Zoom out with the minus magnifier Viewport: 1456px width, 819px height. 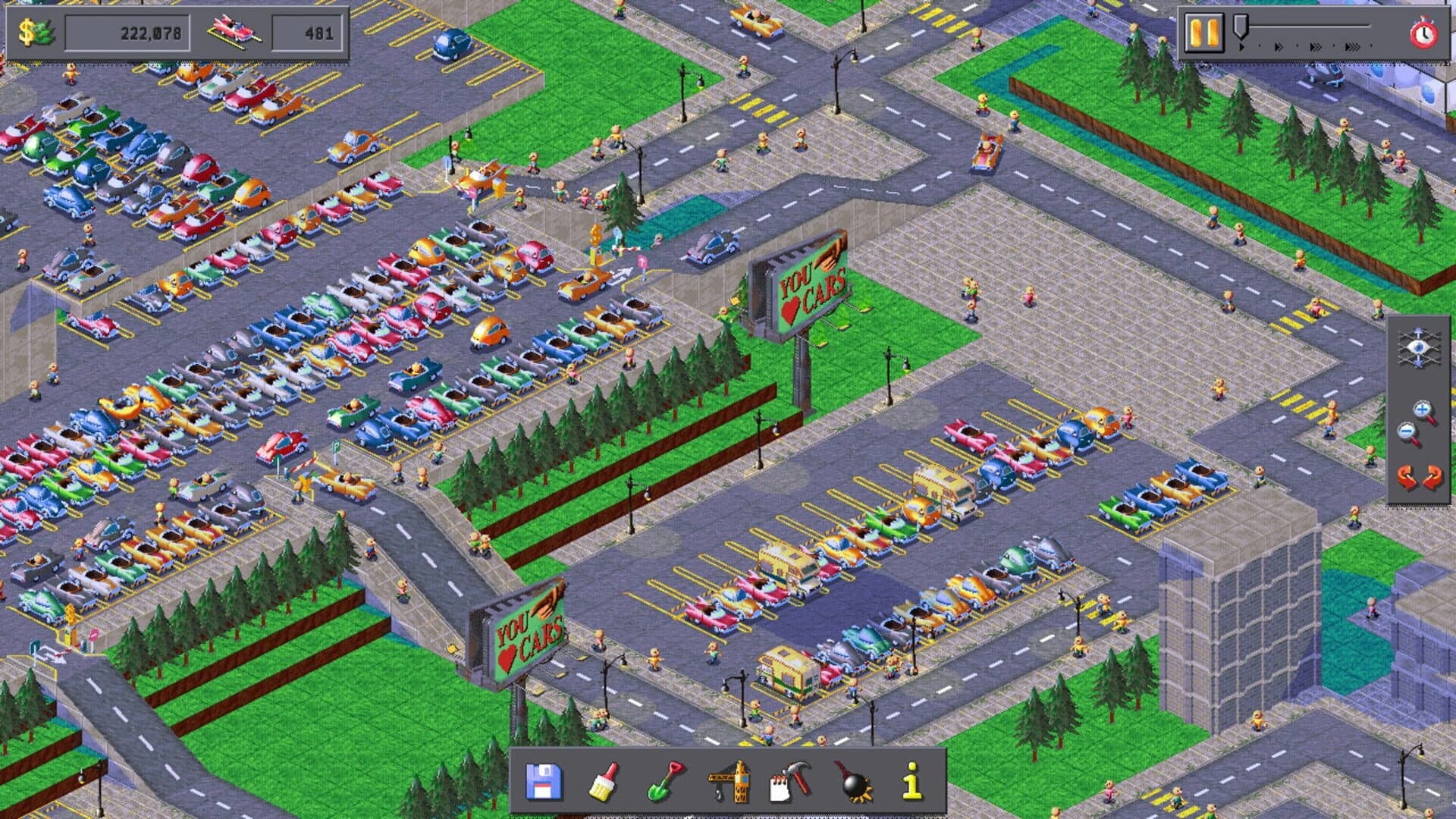pos(1407,431)
